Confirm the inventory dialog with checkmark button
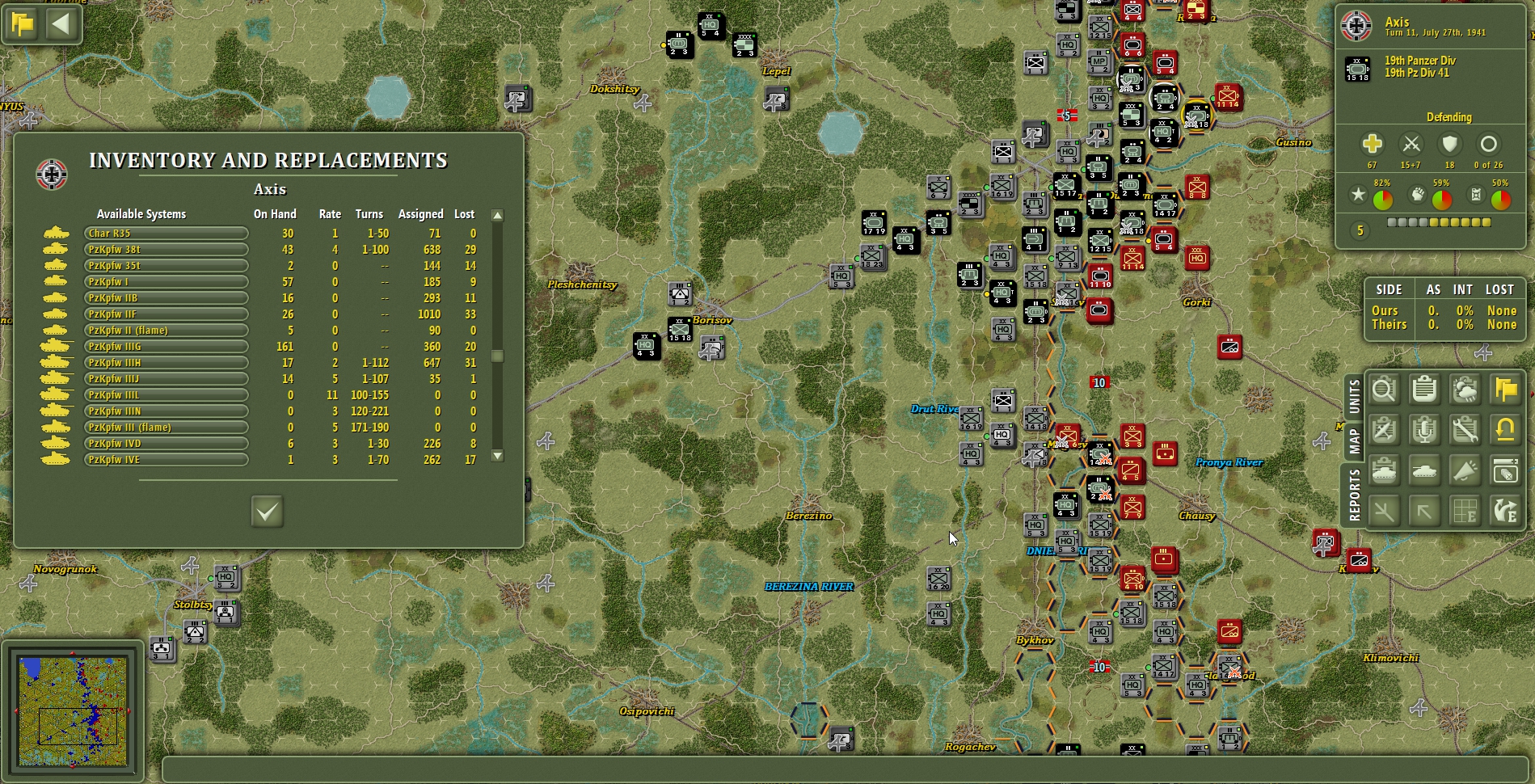The image size is (1535, 784). (267, 512)
